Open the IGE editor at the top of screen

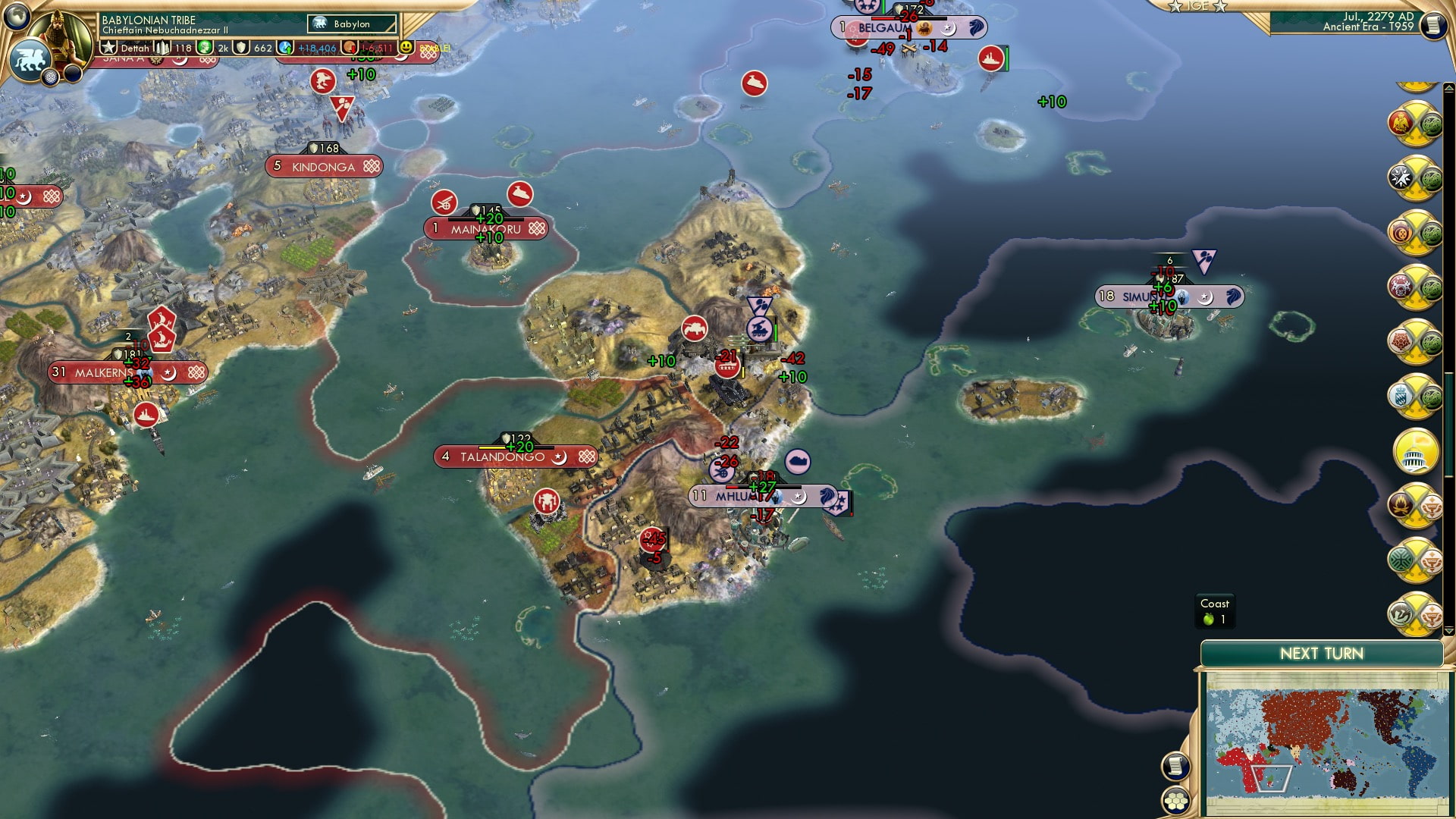coord(1201,8)
